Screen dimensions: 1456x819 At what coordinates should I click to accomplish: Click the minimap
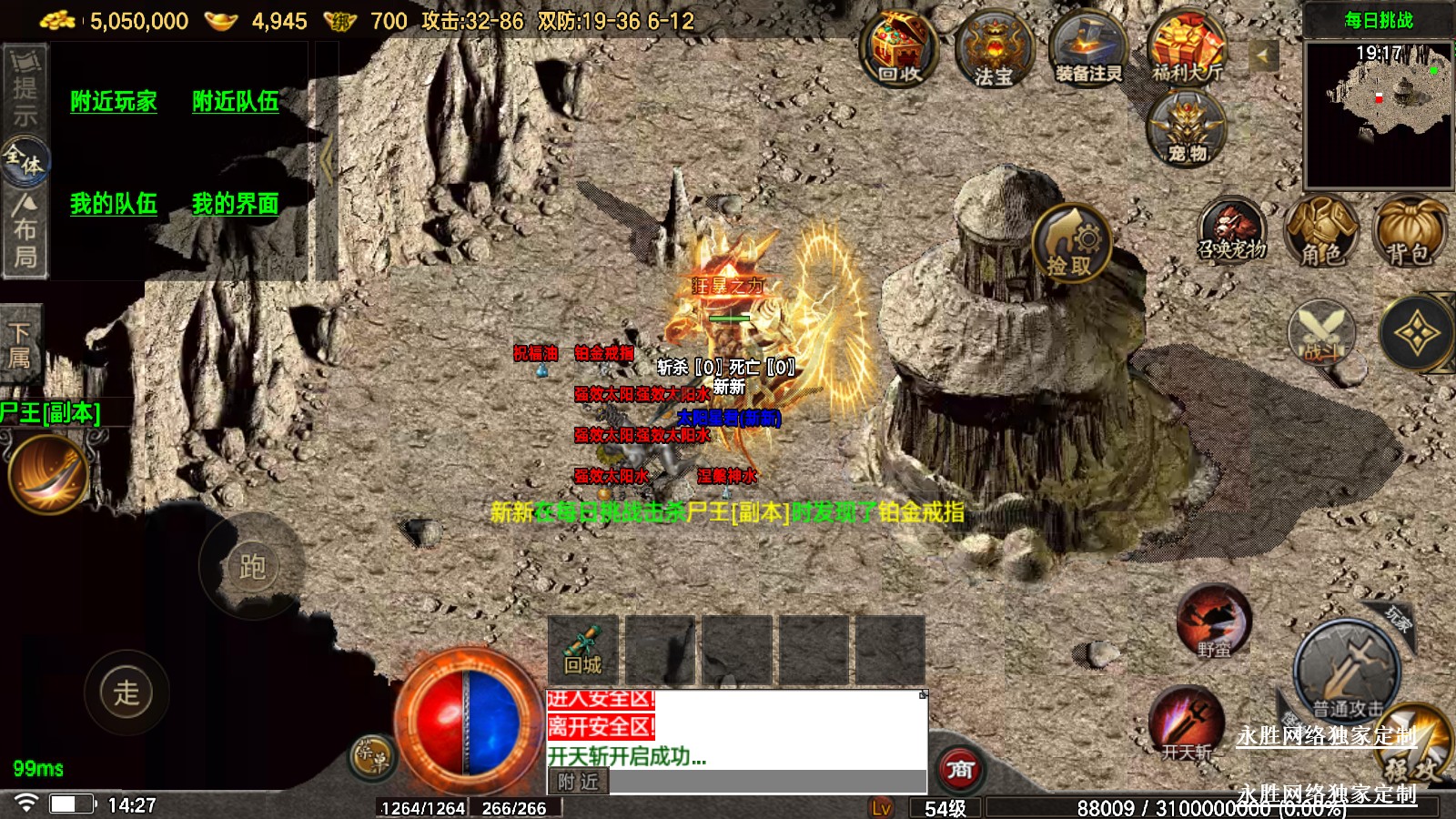pos(1379,114)
